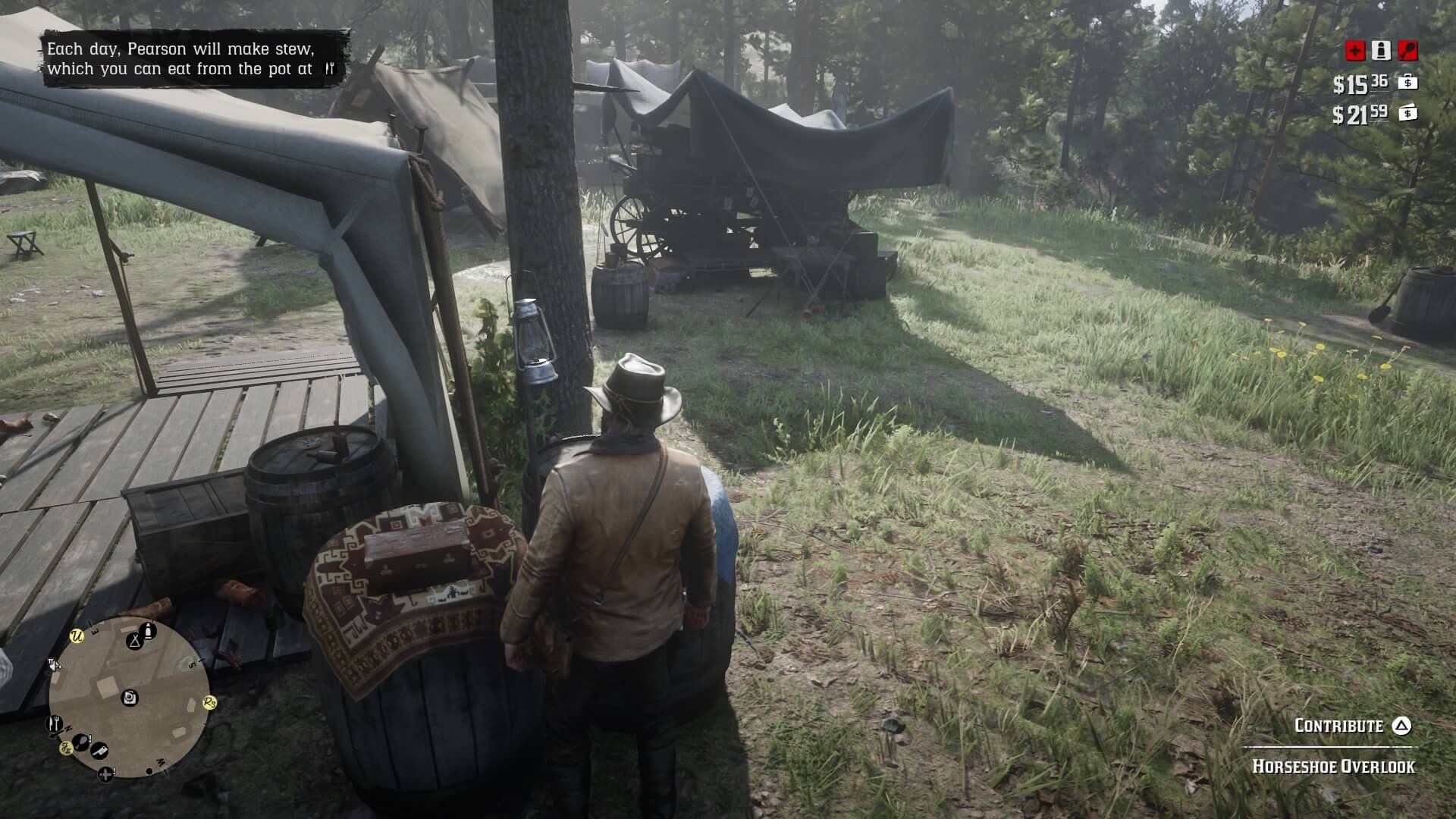Click the medical supplies cross marker on the minimap

[x=106, y=773]
